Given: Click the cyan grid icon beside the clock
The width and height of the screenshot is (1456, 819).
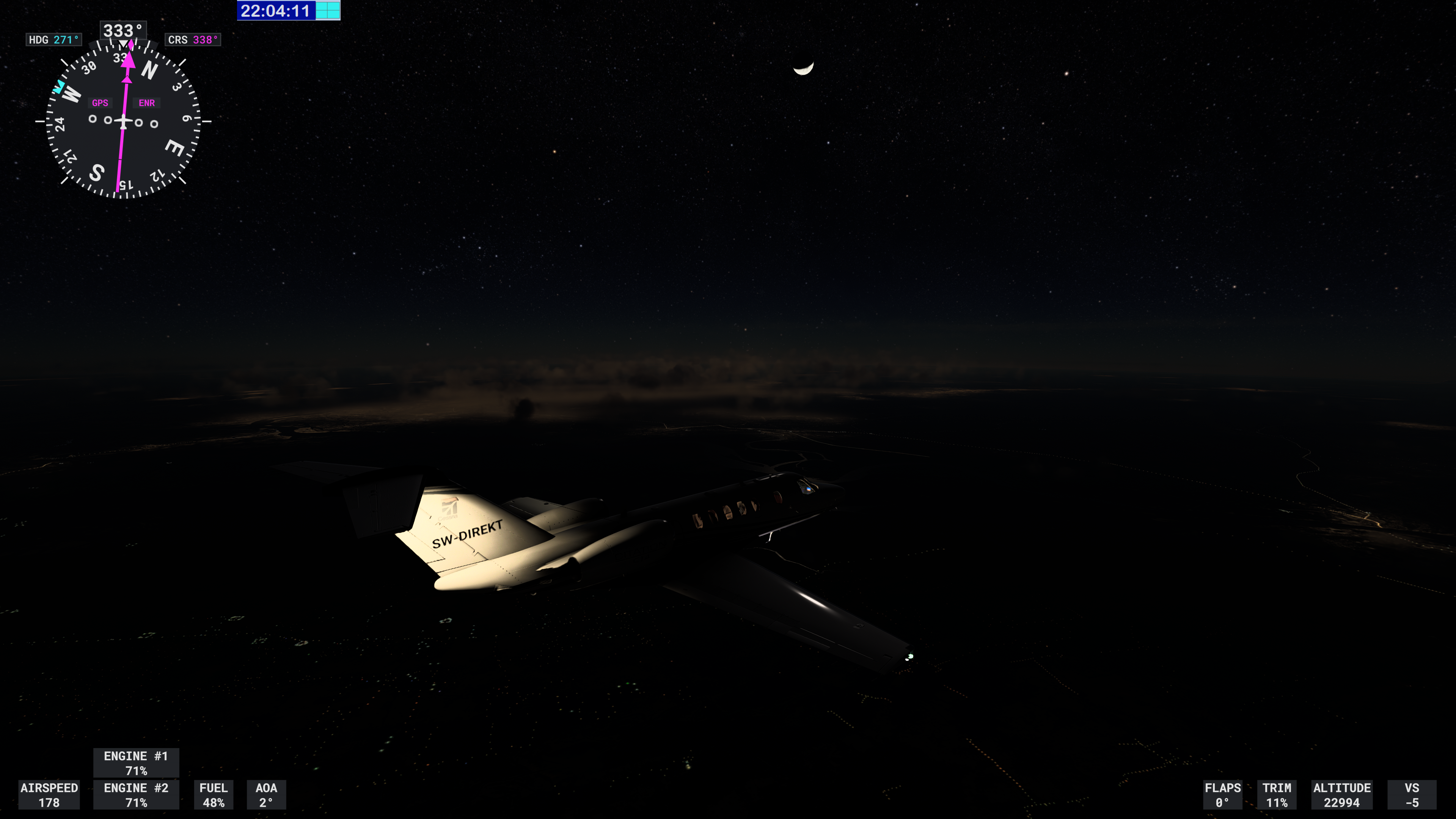Looking at the screenshot, I should 328,11.
